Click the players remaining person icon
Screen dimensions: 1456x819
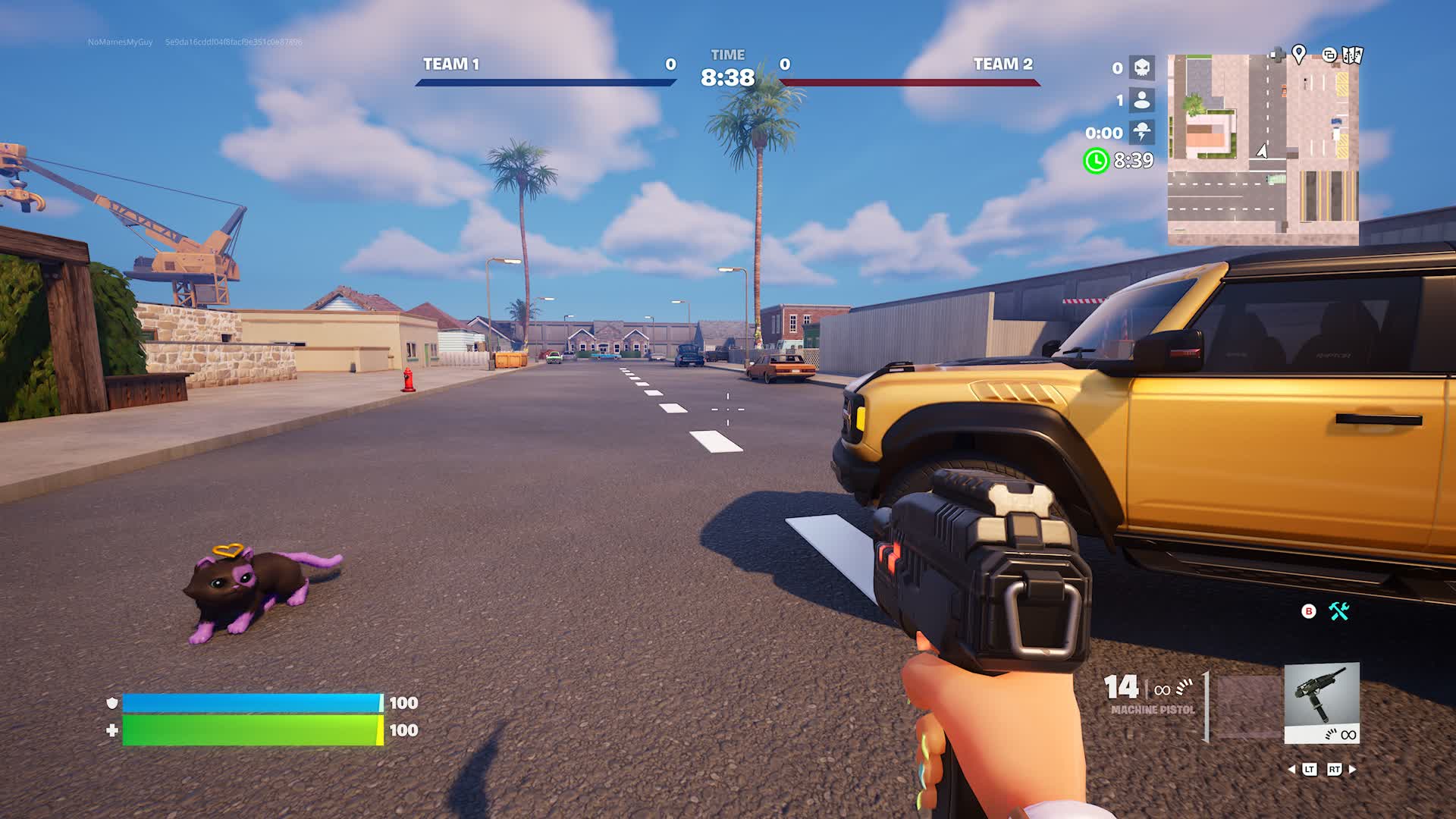[1141, 100]
